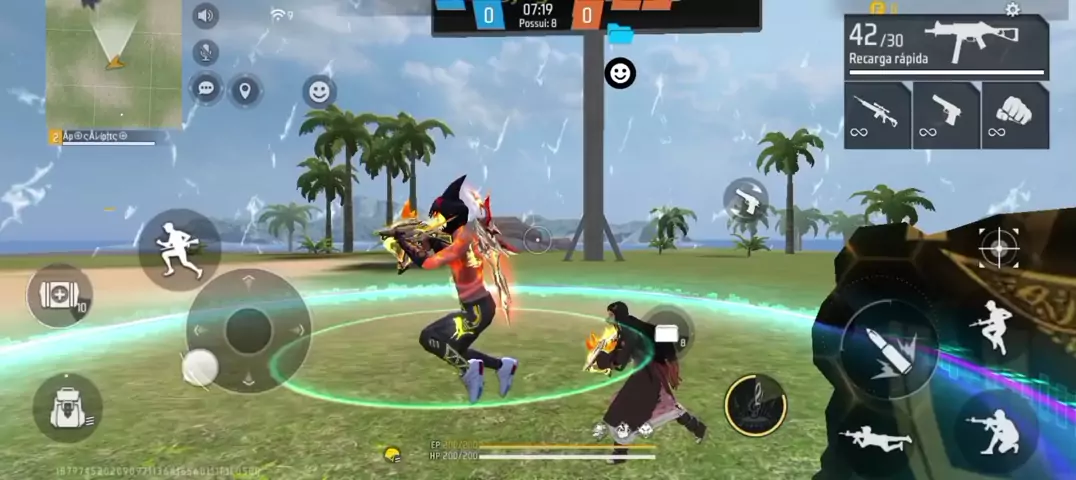
Task: Switch to the sniper rifle slot
Action: point(877,115)
